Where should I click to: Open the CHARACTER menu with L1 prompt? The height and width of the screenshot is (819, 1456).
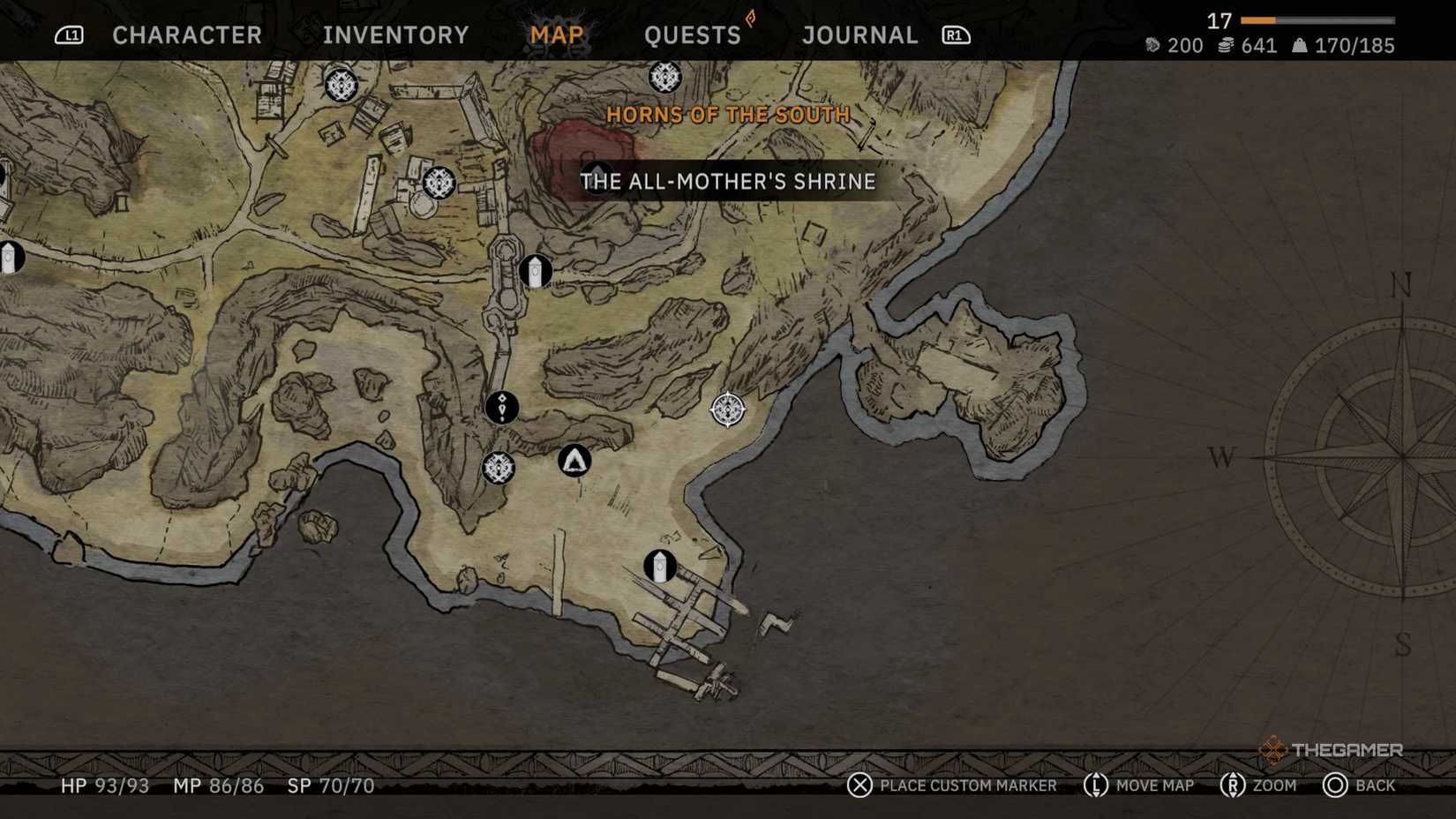tap(186, 35)
